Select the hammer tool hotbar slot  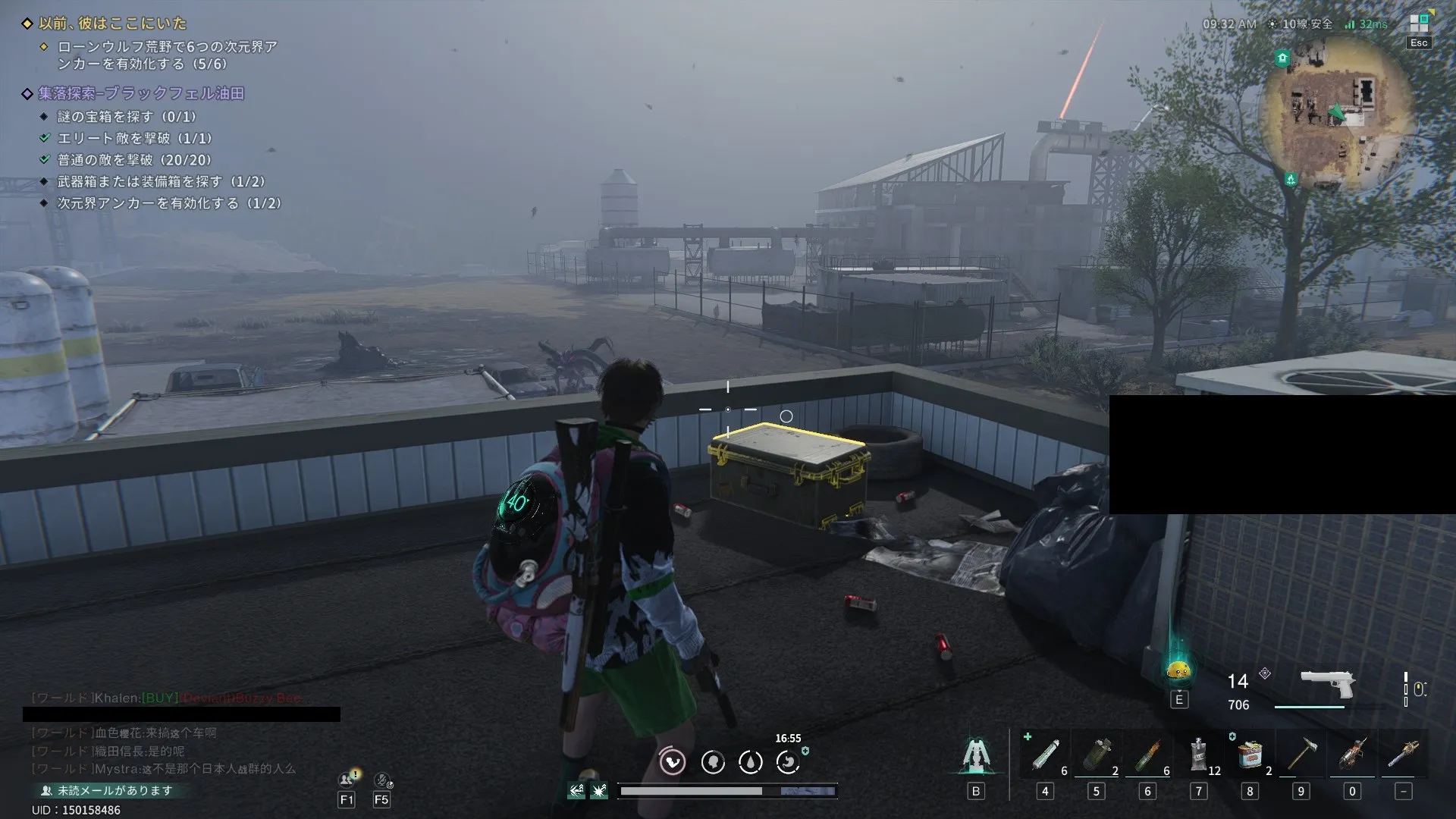pos(1301,755)
